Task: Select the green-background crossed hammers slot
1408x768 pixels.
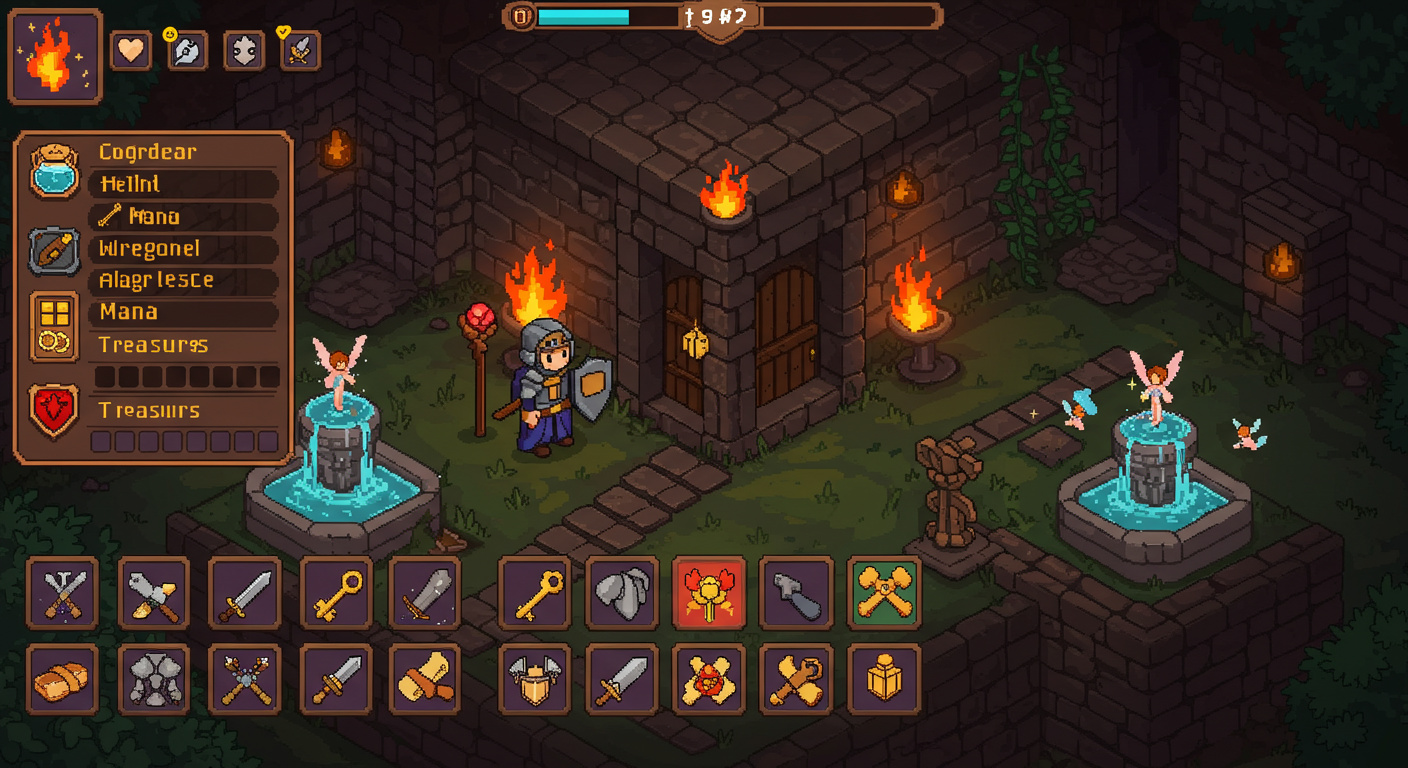Action: pos(884,593)
